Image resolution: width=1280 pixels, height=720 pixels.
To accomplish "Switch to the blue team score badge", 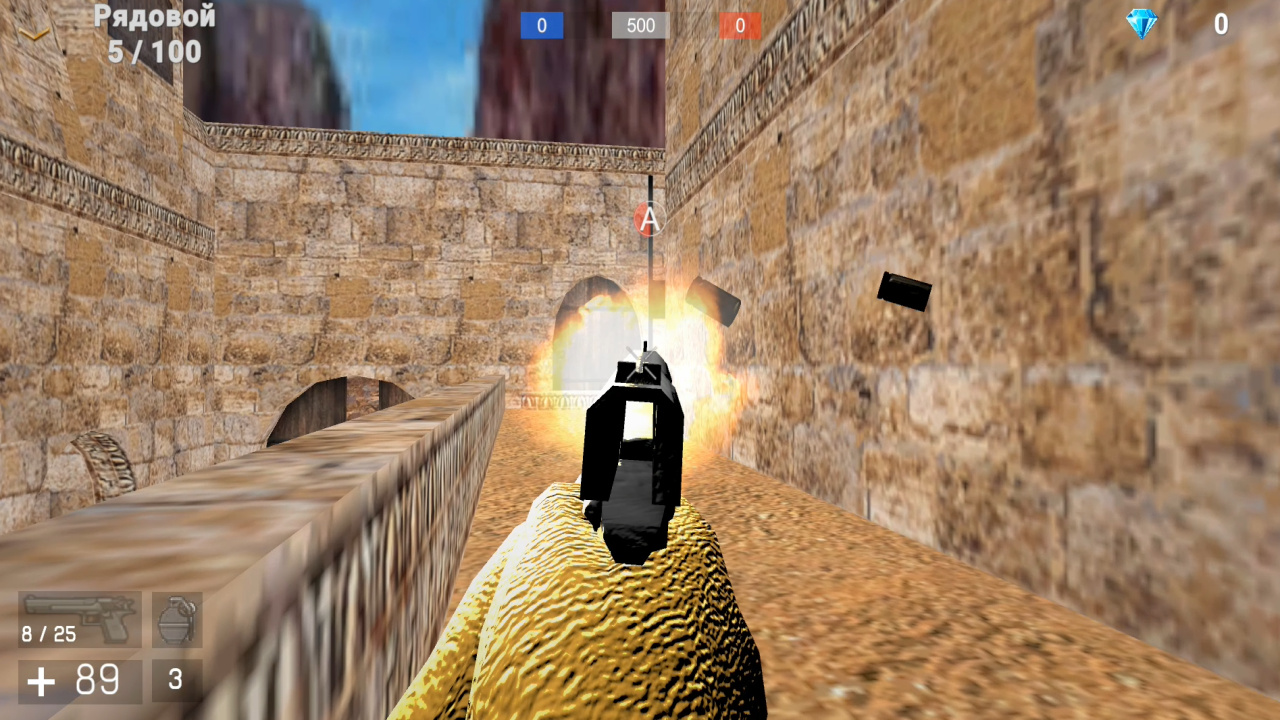I will coord(541,25).
